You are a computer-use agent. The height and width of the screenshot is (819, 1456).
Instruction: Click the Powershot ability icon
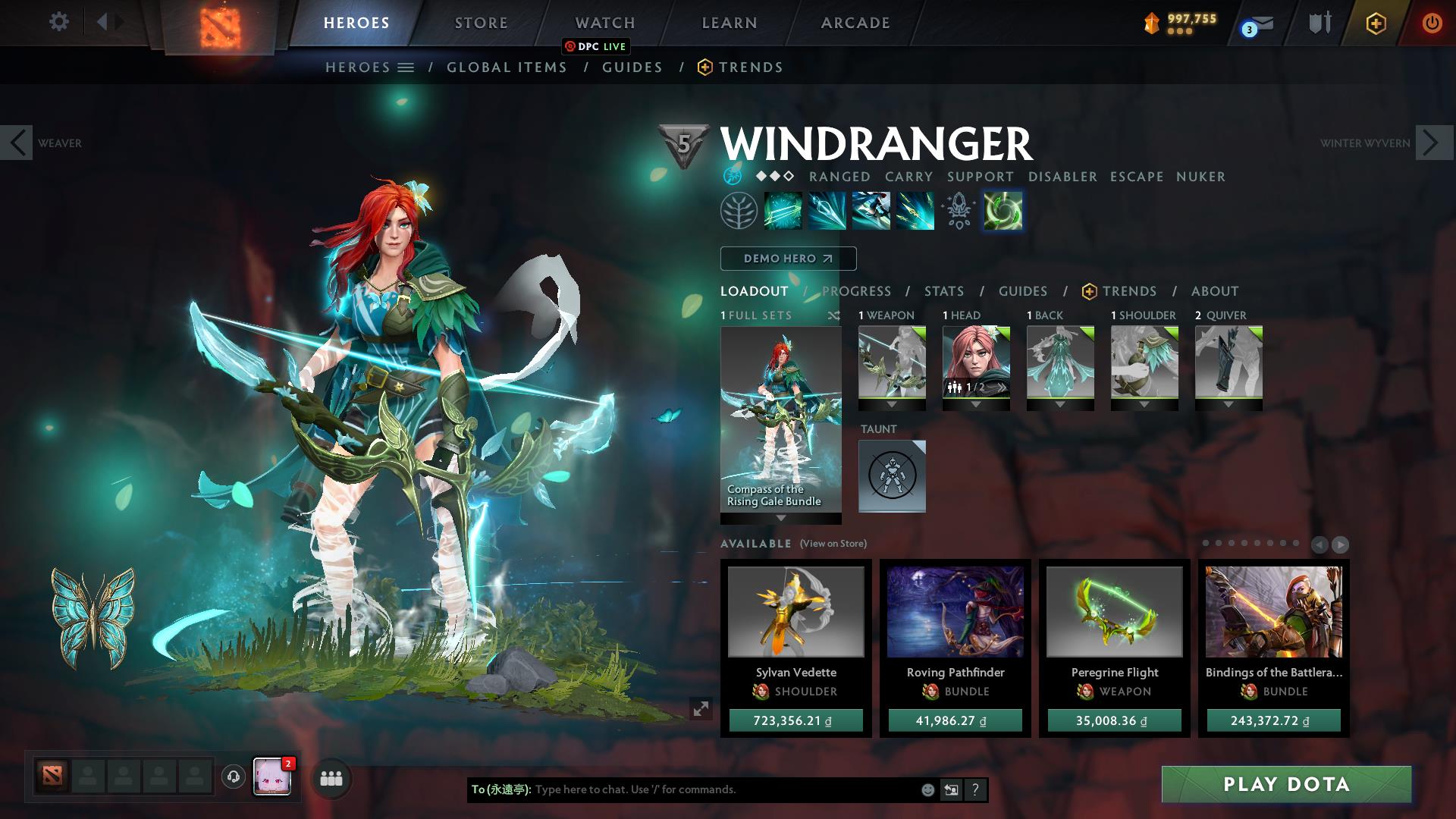coord(827,211)
